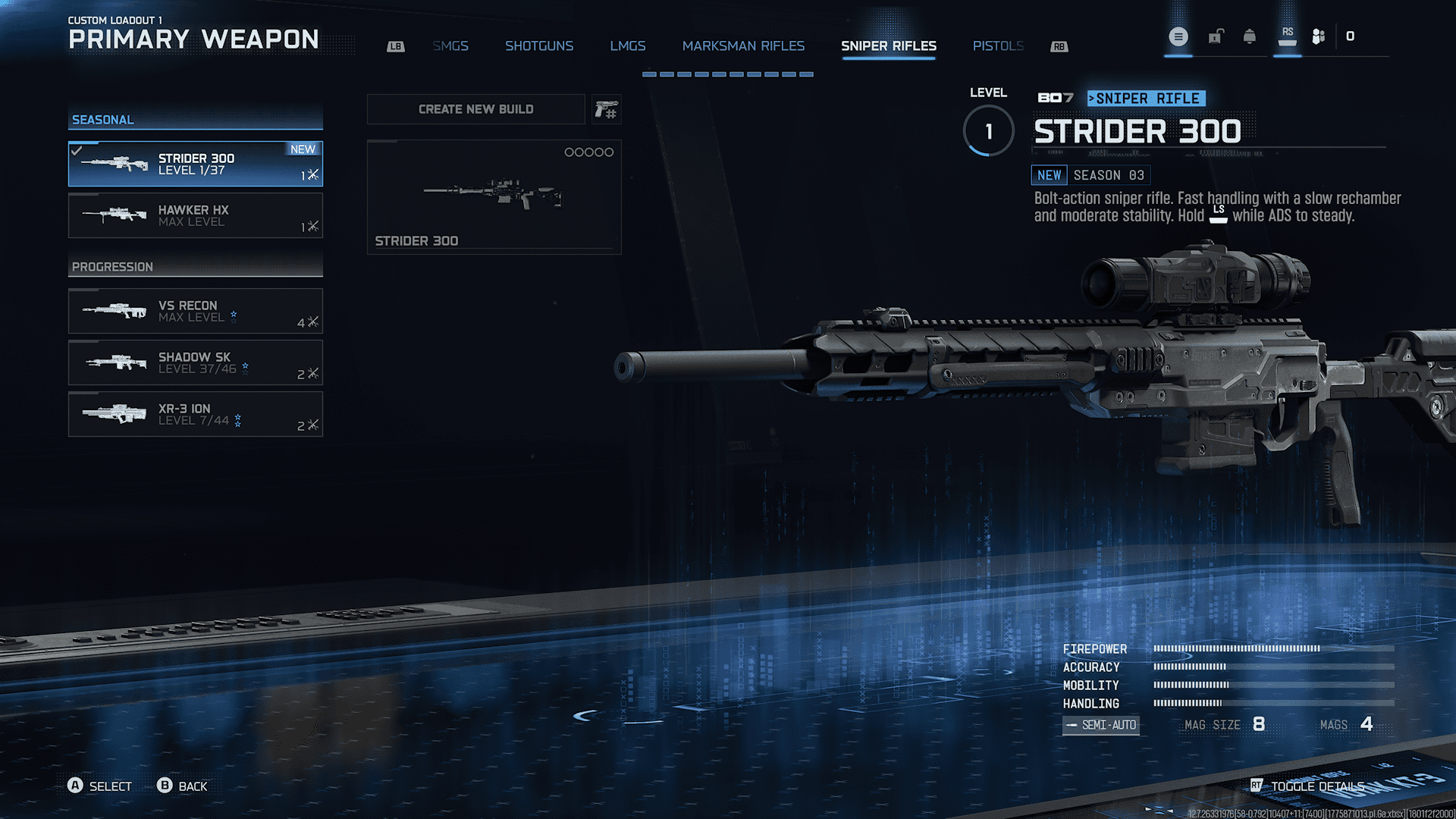
Task: Choose the Strider 300 weapon row
Action: [196, 164]
